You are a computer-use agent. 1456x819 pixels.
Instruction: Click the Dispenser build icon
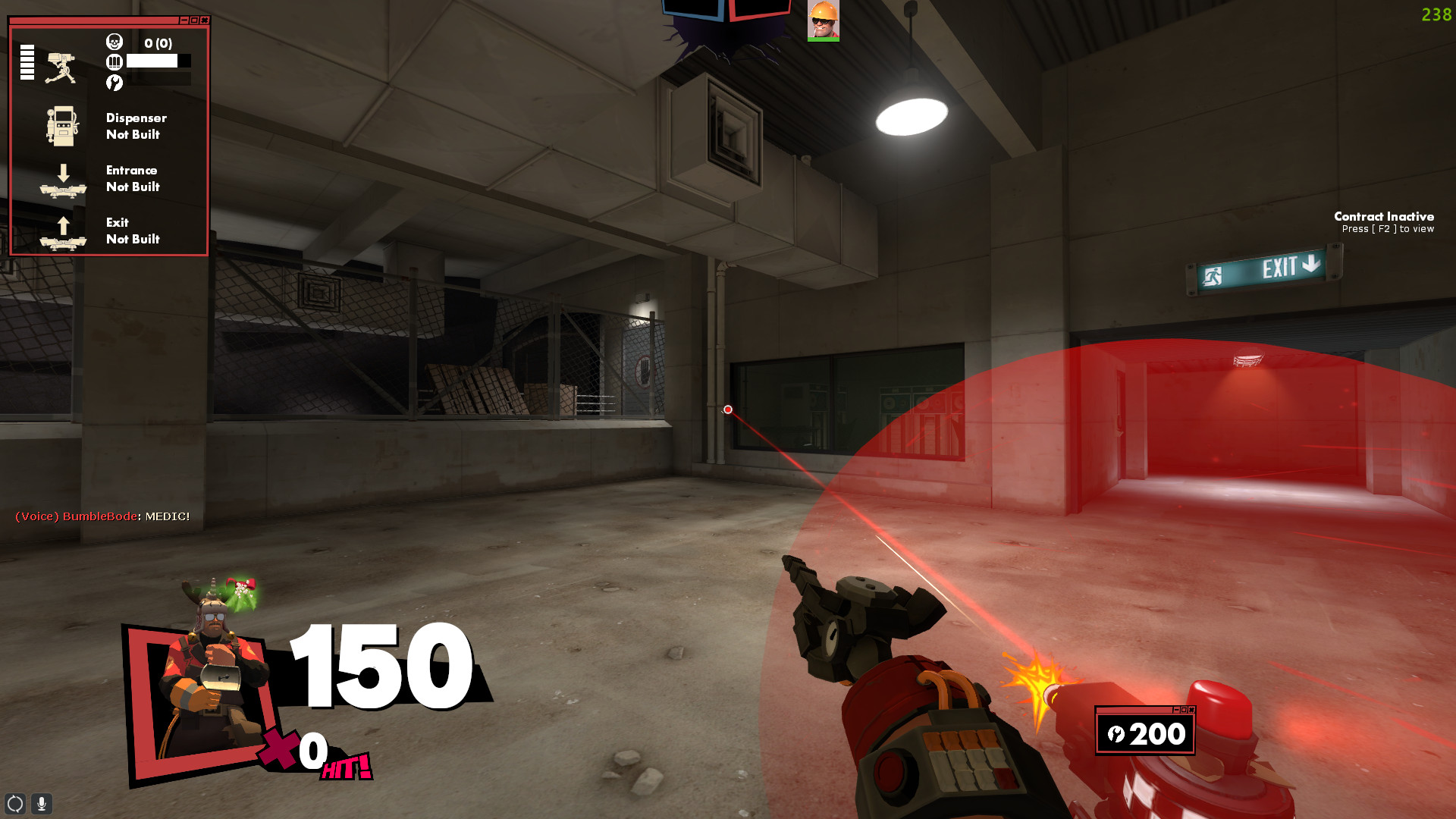[63, 126]
